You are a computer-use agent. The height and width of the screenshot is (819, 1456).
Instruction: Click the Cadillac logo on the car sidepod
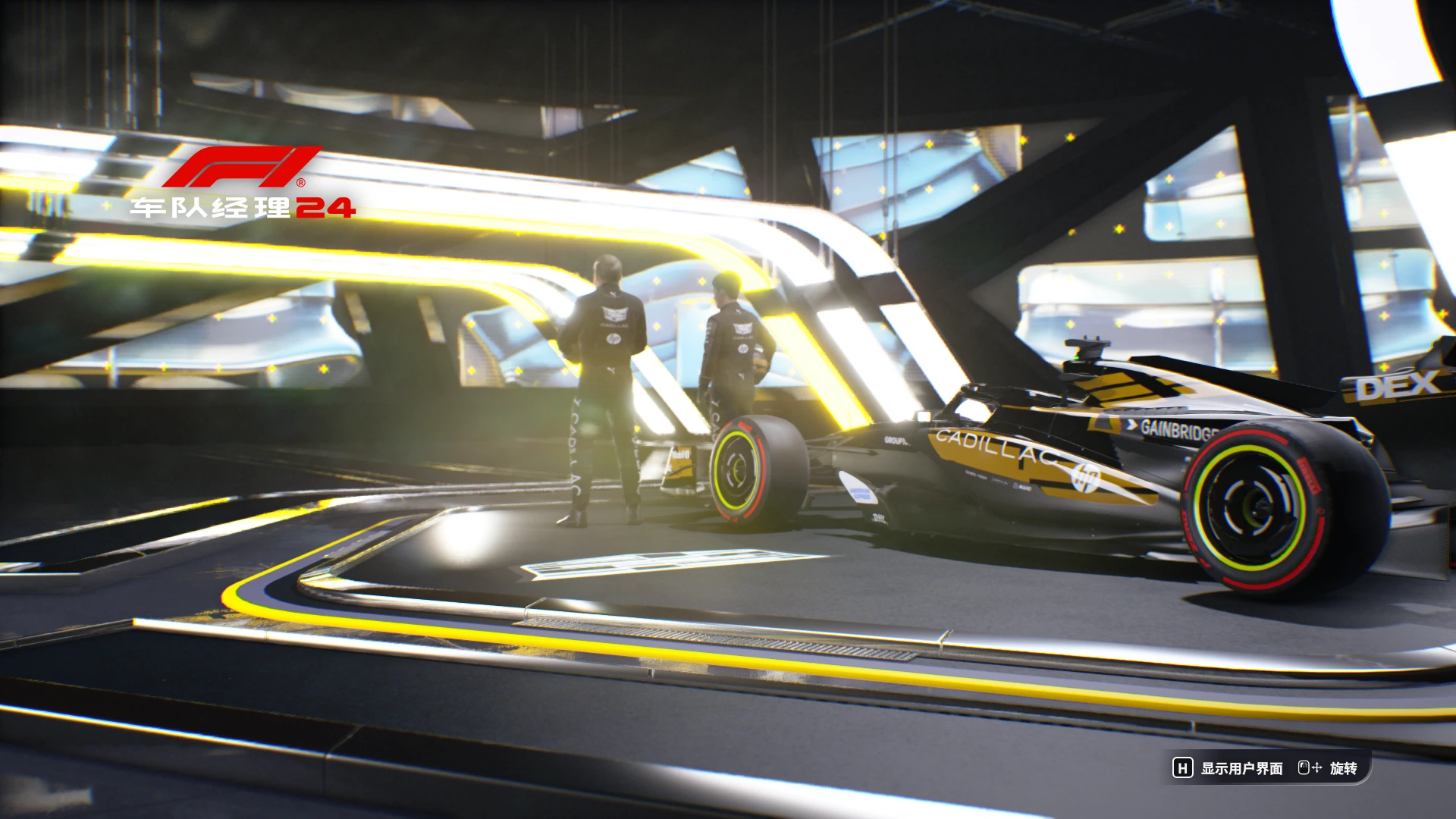coord(993,447)
